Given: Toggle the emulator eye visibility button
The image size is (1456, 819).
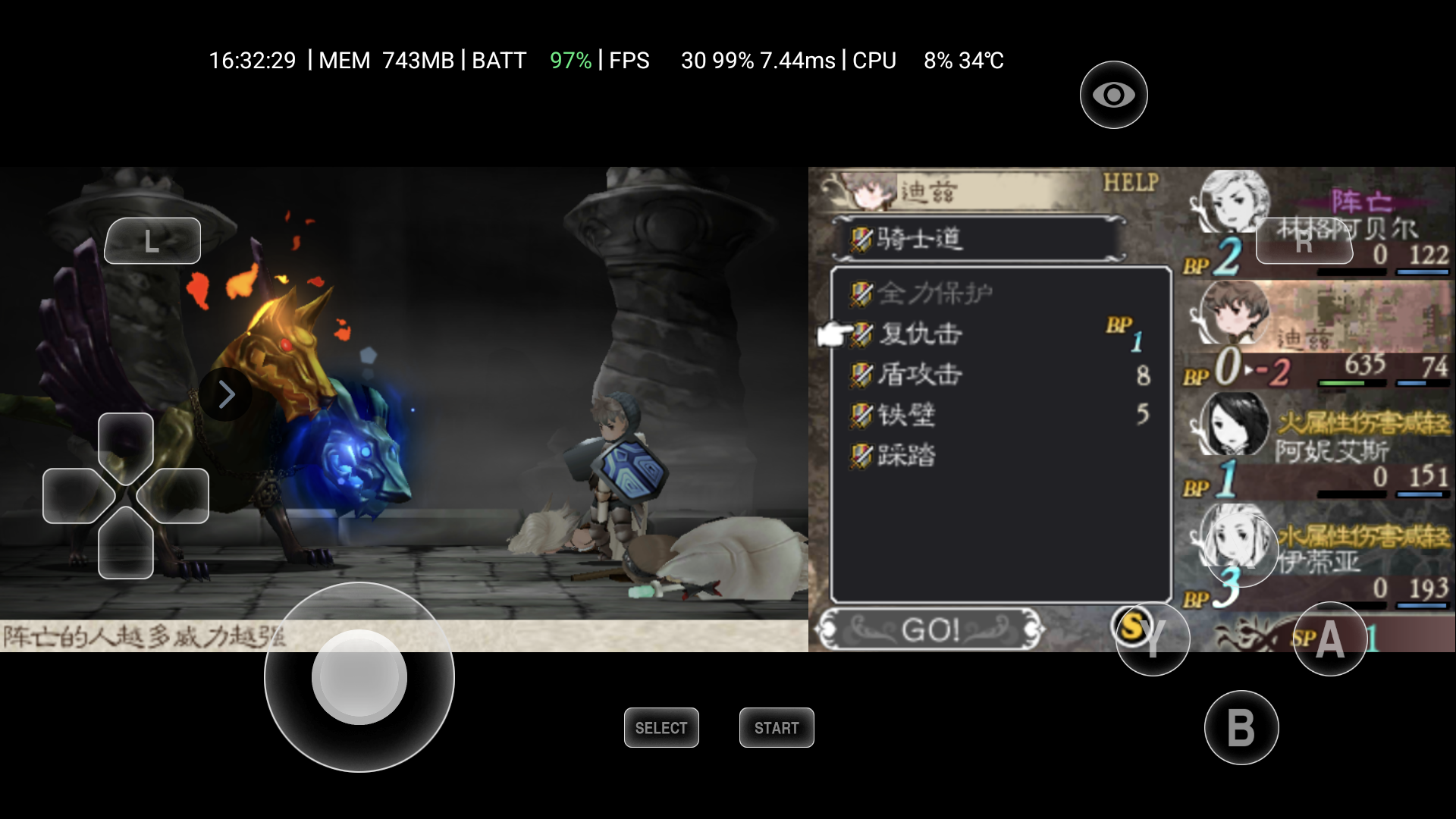Looking at the screenshot, I should [x=1113, y=95].
